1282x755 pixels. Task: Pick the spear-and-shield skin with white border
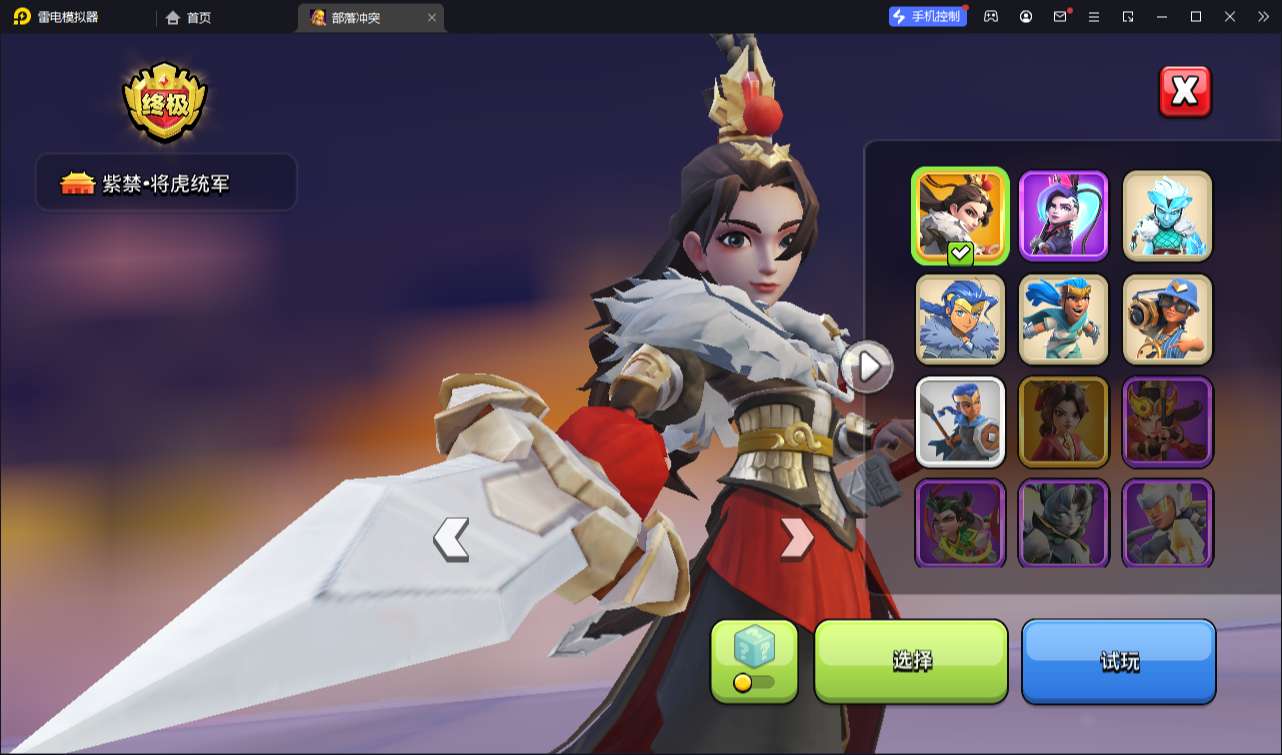tap(960, 422)
